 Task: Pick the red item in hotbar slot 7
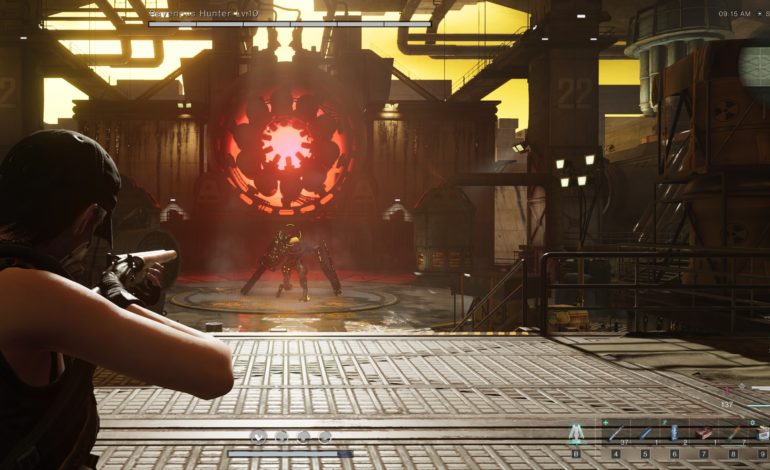[704, 433]
